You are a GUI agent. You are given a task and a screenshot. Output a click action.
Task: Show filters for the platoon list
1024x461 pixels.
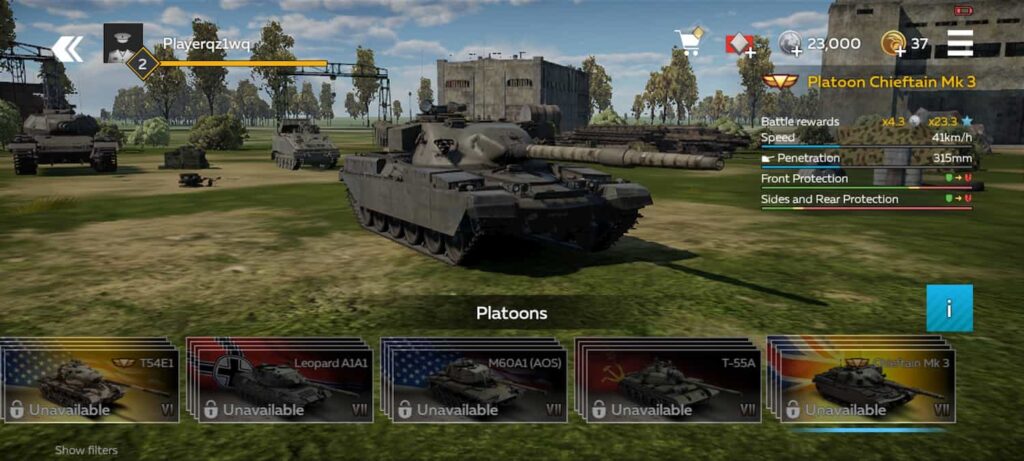86,450
